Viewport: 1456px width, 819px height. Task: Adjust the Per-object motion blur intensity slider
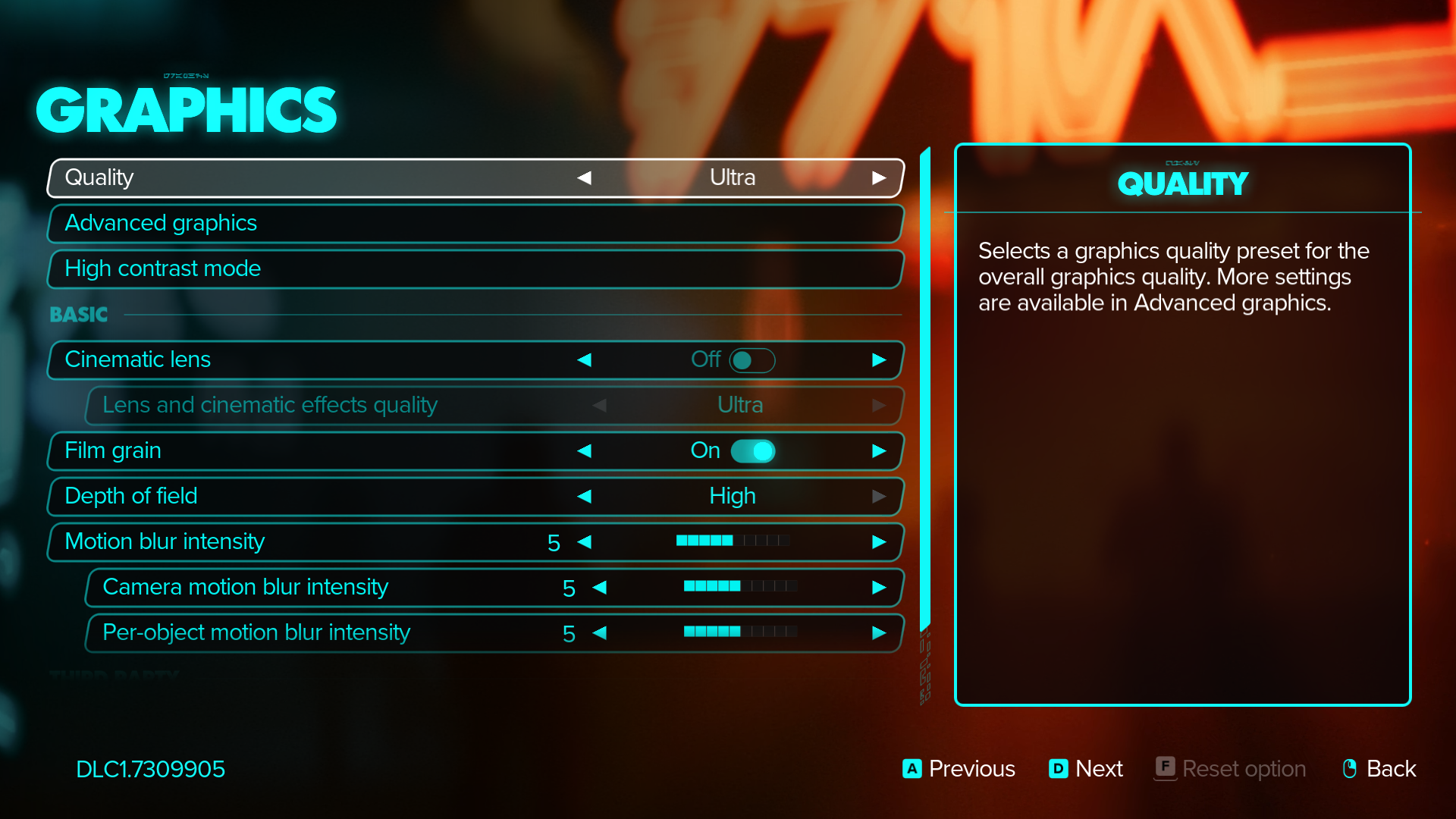pos(740,632)
